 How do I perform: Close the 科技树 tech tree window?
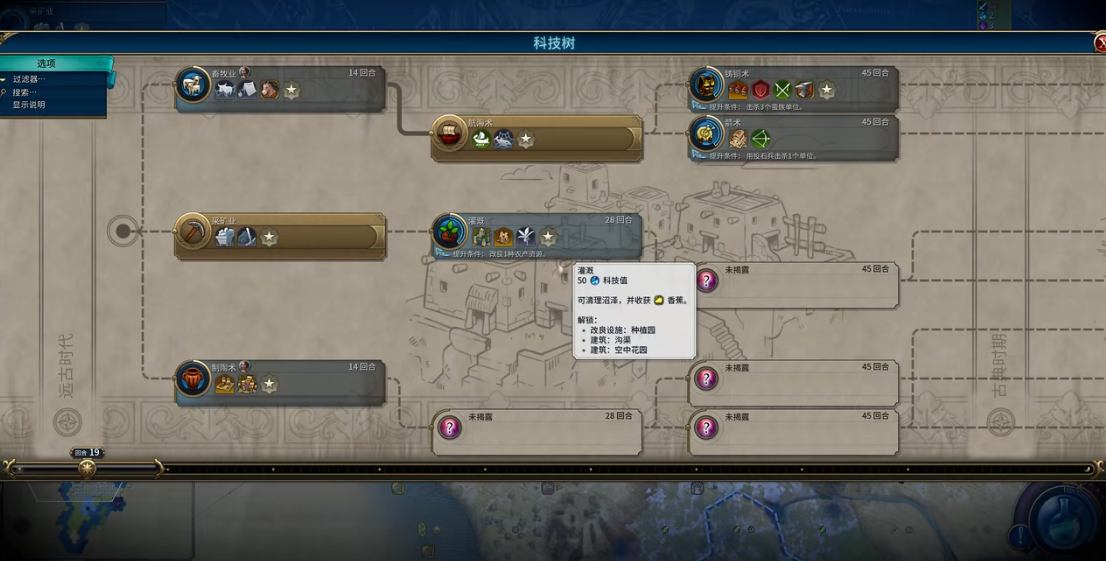[x=1100, y=43]
